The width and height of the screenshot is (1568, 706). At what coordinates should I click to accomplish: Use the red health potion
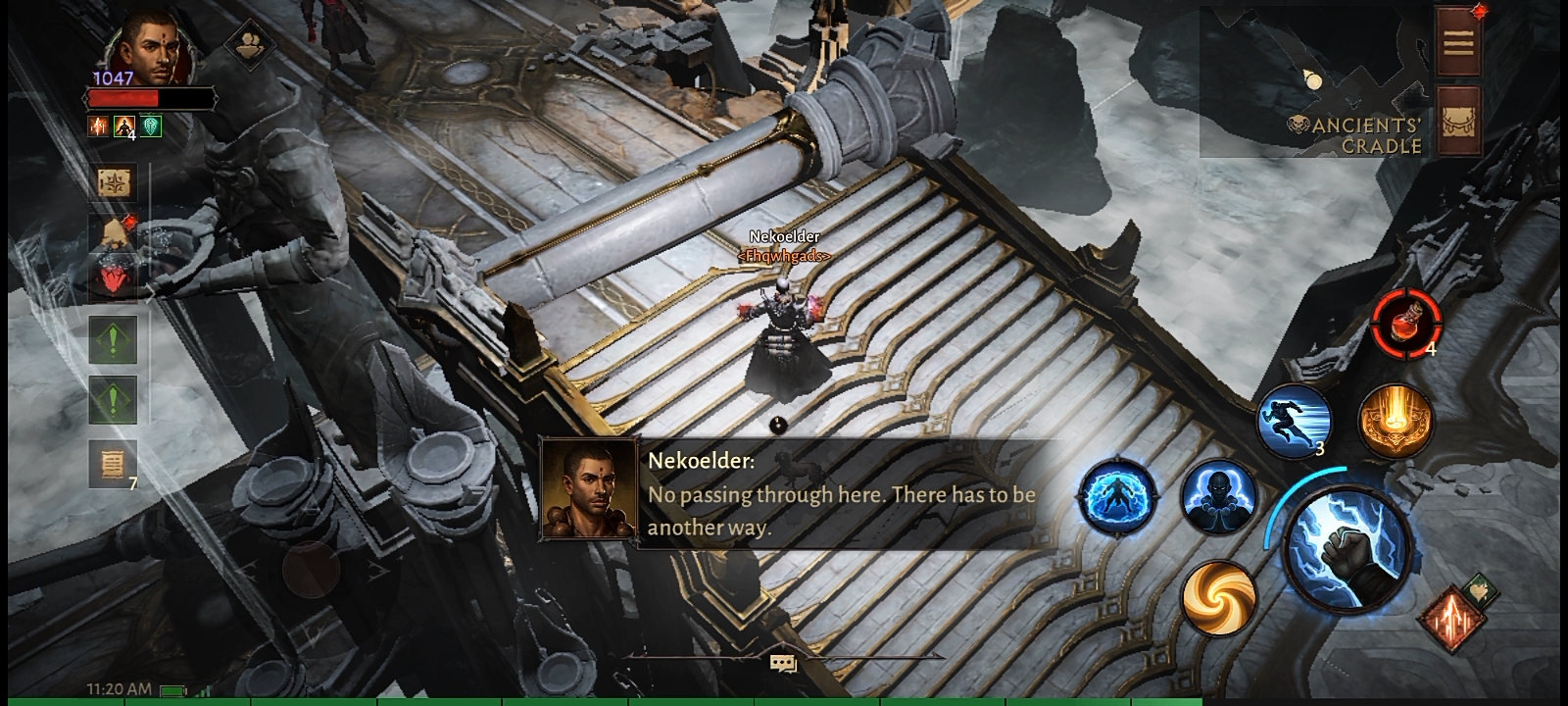pyautogui.click(x=1406, y=322)
